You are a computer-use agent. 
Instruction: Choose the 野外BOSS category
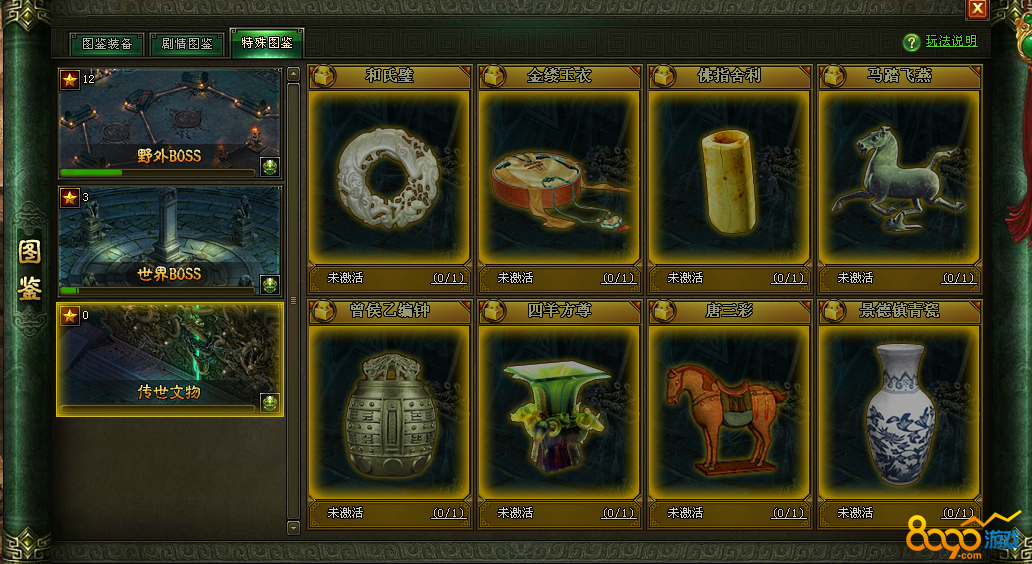tap(169, 123)
